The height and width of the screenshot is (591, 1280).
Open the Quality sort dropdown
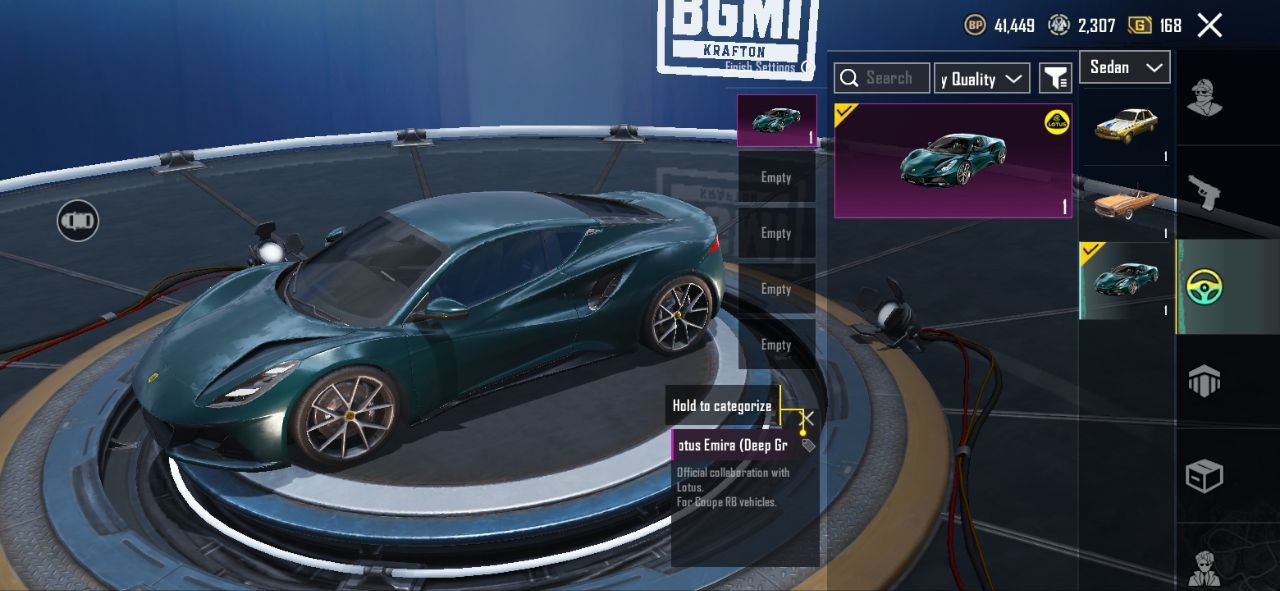[982, 78]
